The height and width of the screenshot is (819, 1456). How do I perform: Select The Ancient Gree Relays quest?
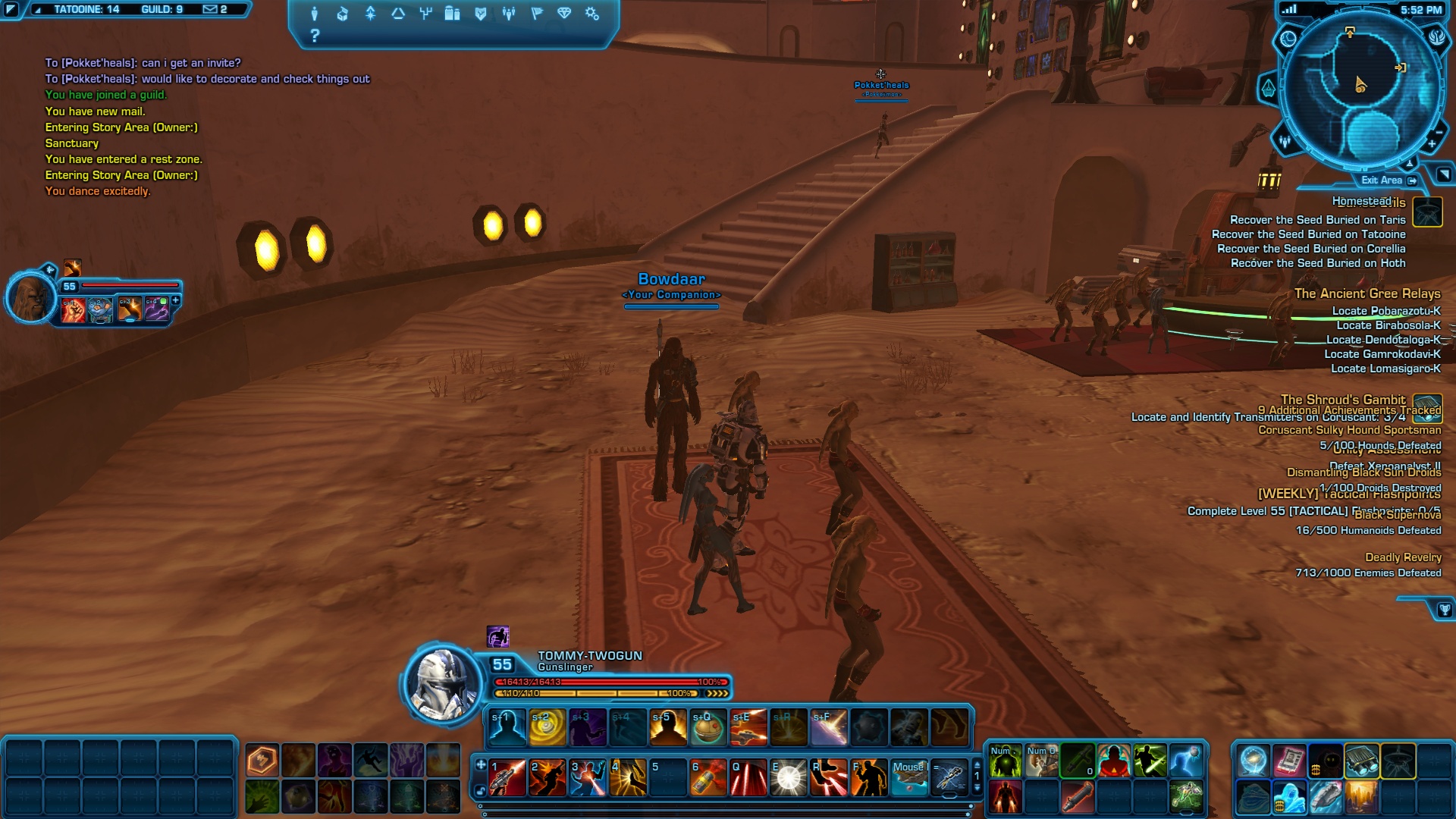(1367, 293)
